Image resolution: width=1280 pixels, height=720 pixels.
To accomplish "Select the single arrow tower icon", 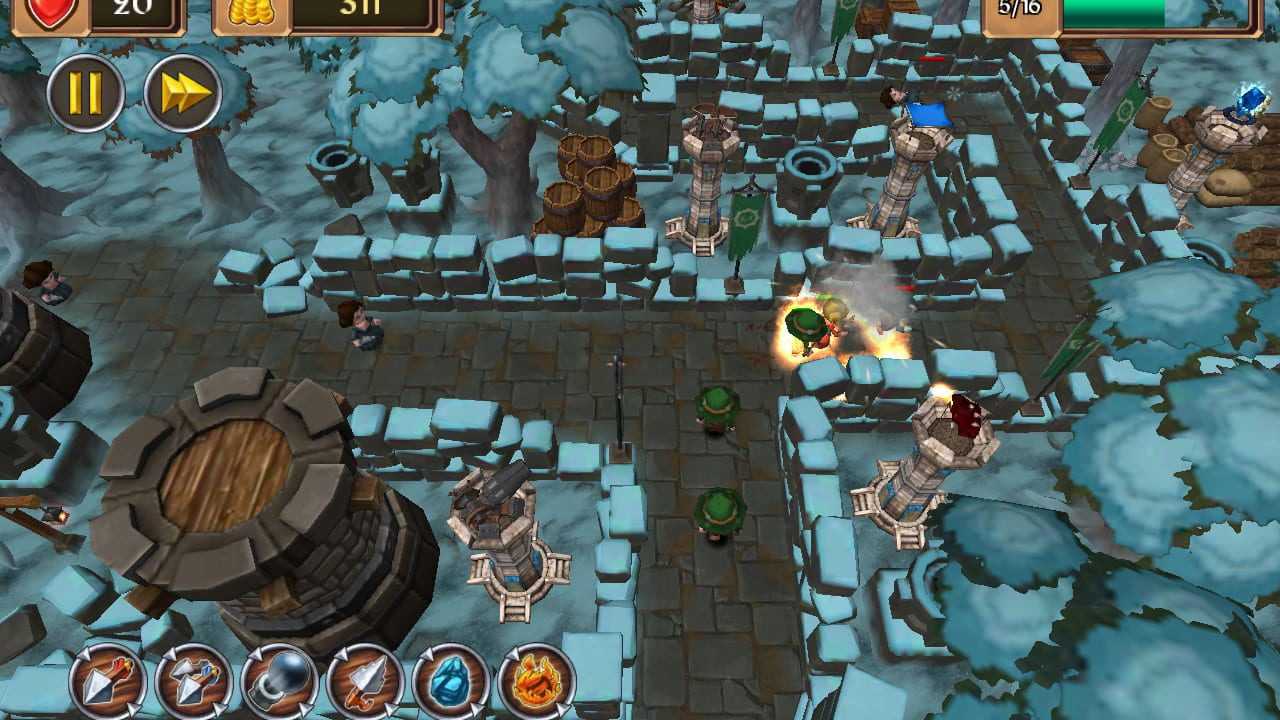I will click(x=108, y=682).
